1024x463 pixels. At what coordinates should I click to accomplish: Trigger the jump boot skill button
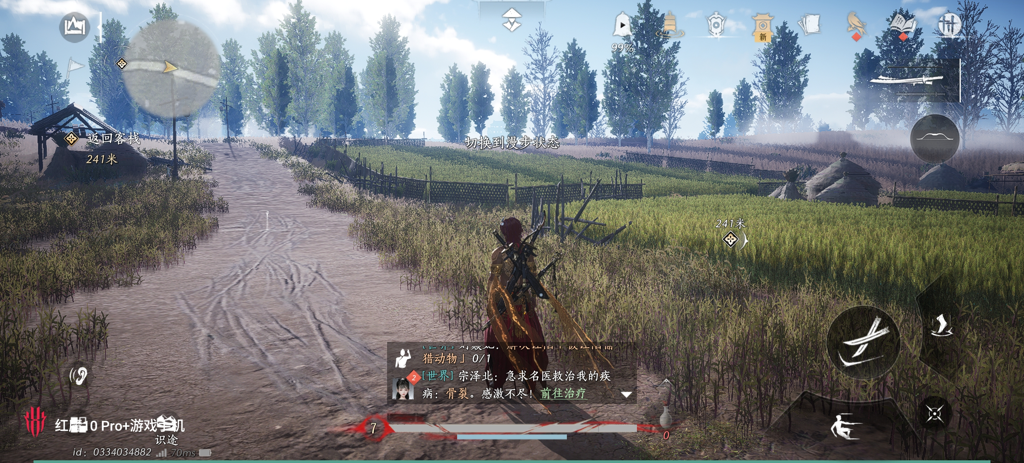tap(941, 325)
